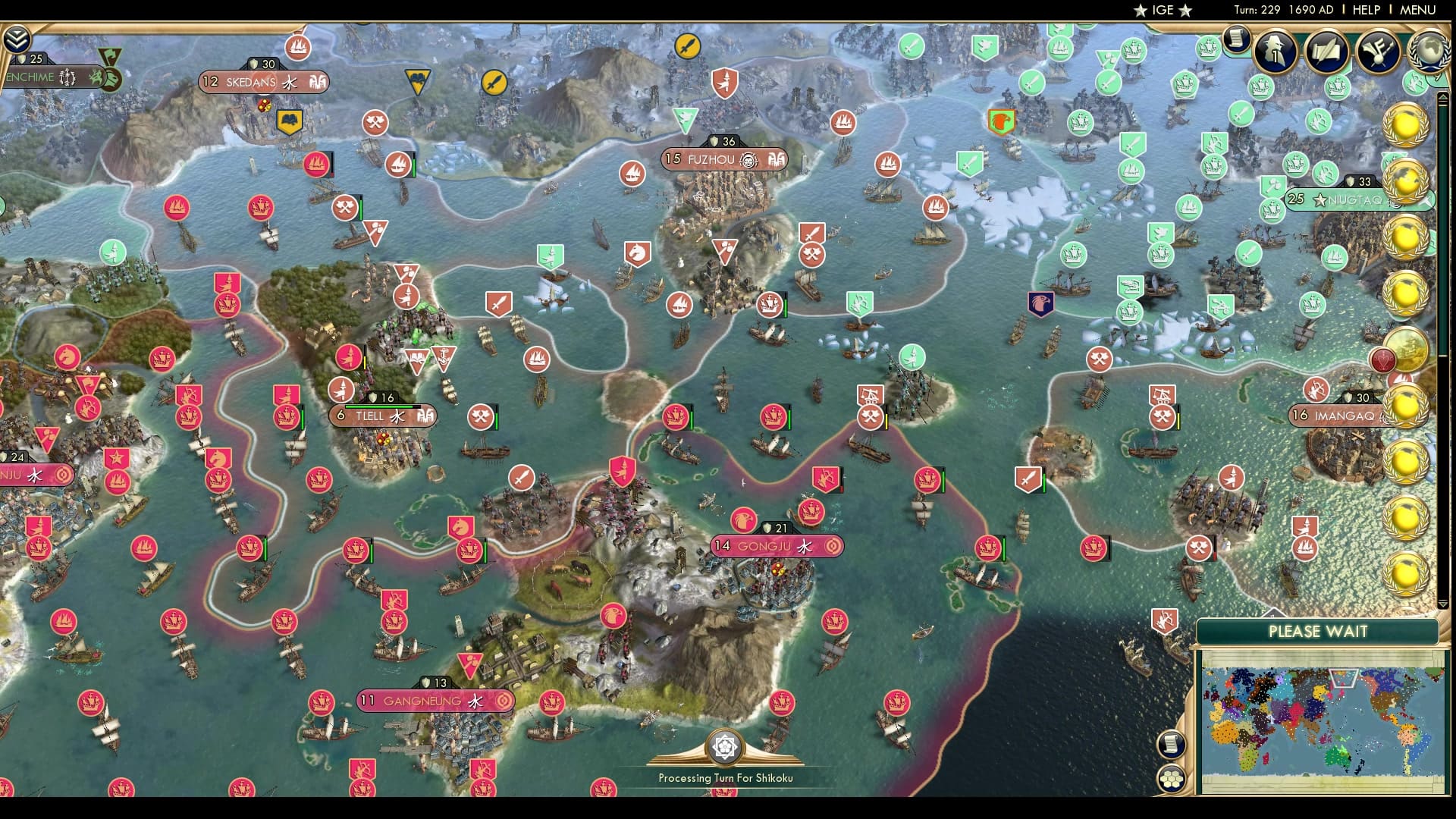Open the Social Policies screen
Image resolution: width=1456 pixels, height=819 pixels.
point(1326,52)
